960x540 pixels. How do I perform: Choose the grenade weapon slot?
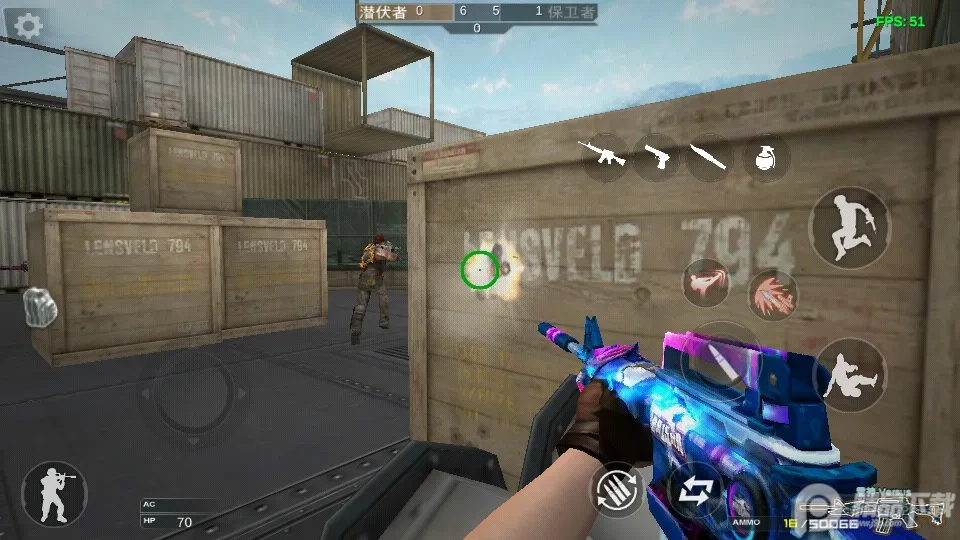click(766, 157)
